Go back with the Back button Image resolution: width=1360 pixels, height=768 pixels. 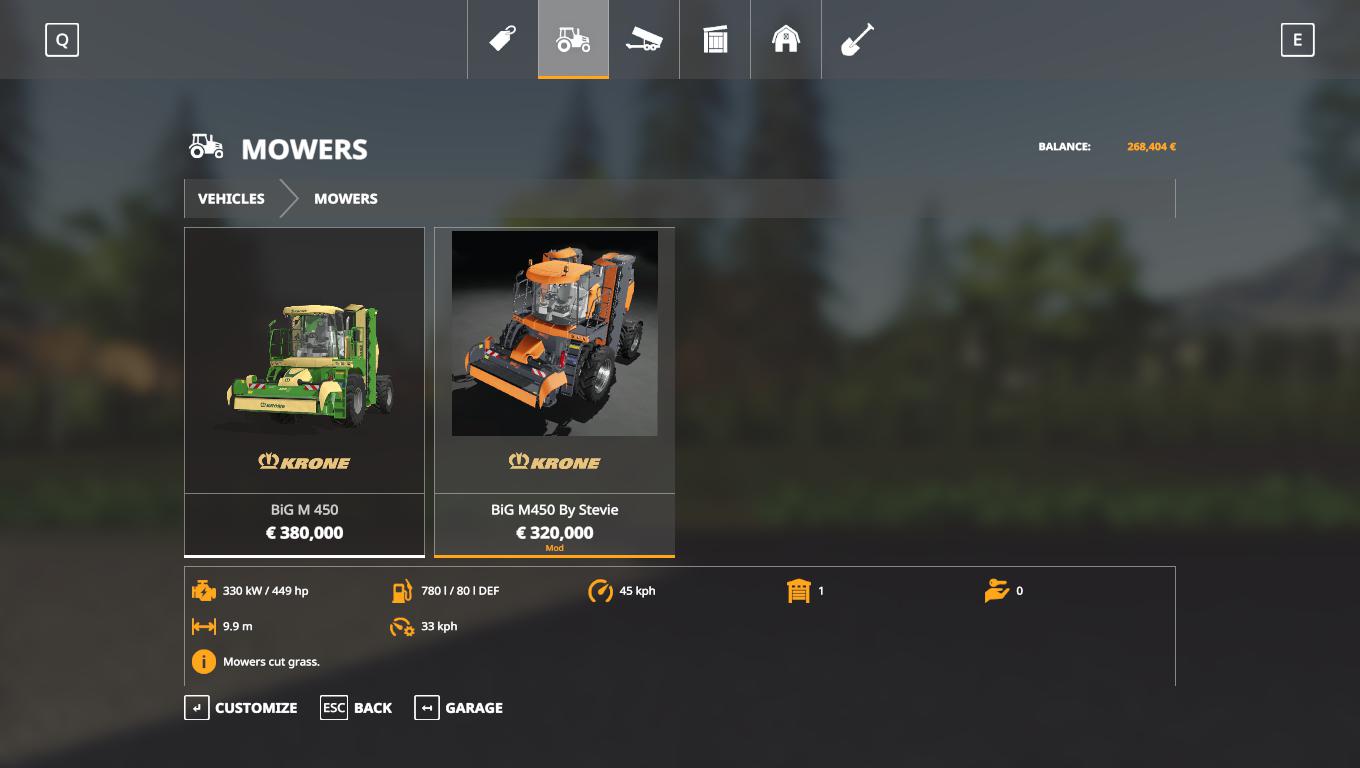pyautogui.click(x=356, y=708)
